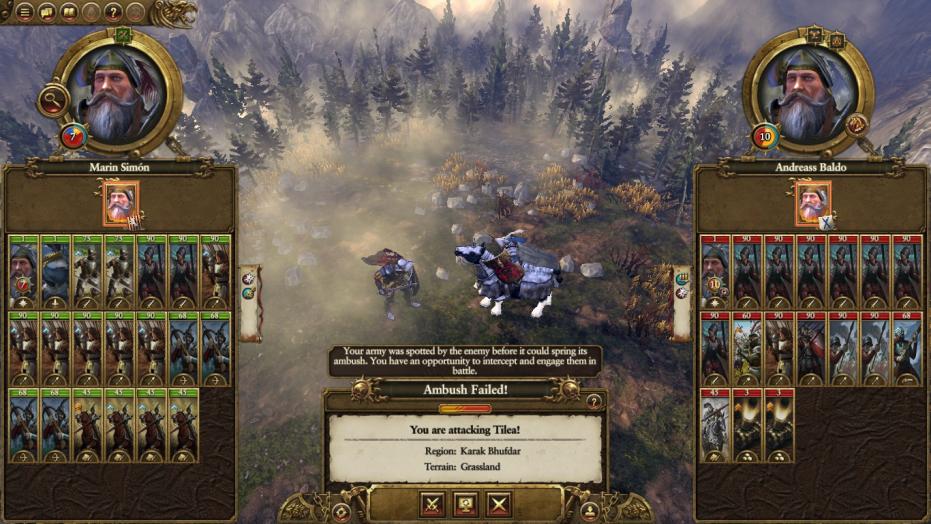
Task: Click the round red button left of battle options
Action: [341, 511]
